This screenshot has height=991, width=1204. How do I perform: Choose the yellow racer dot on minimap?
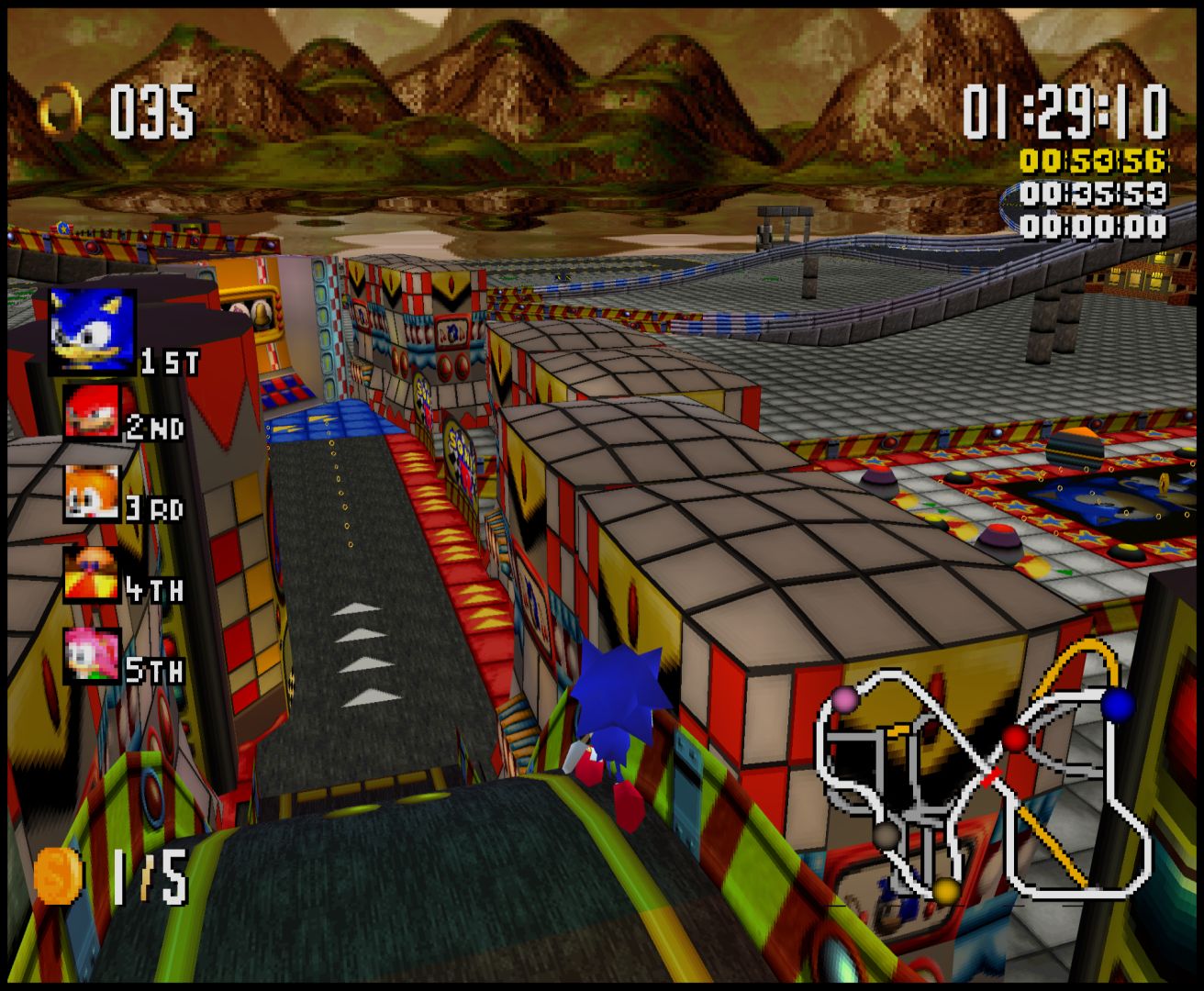(946, 890)
